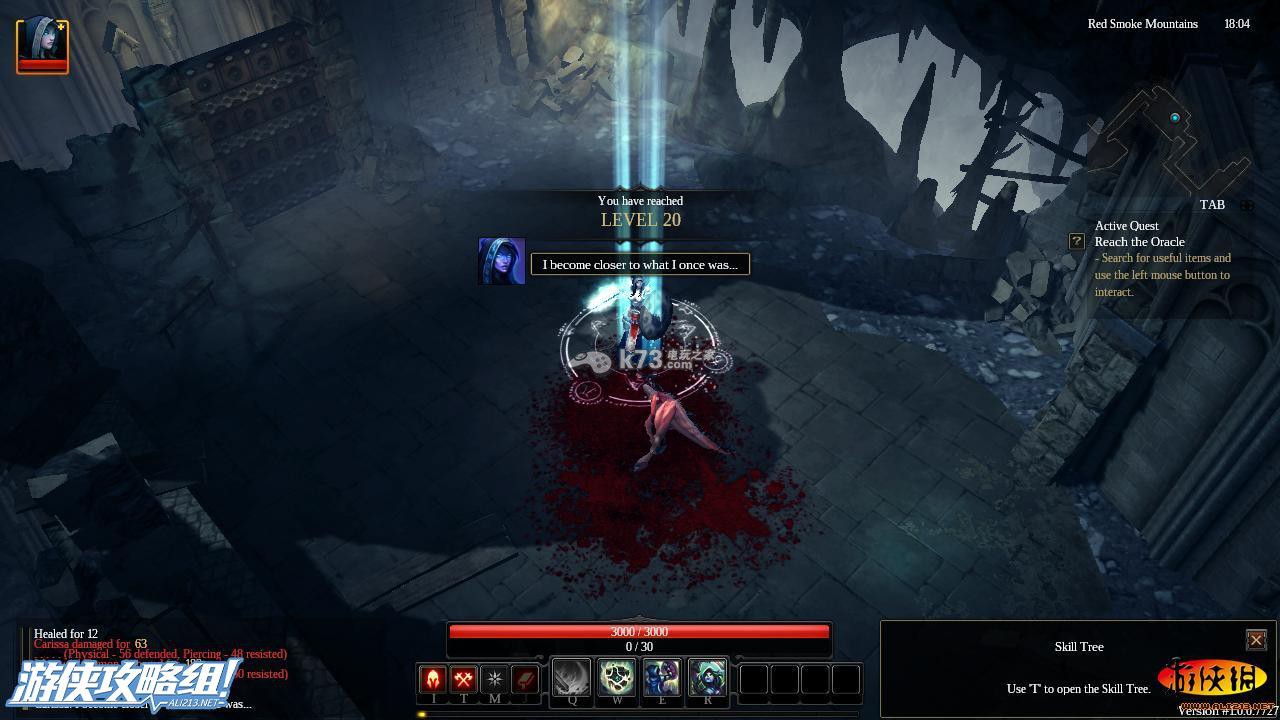Click the speaker portrait in the dialogue
The image size is (1280, 720).
[x=502, y=261]
